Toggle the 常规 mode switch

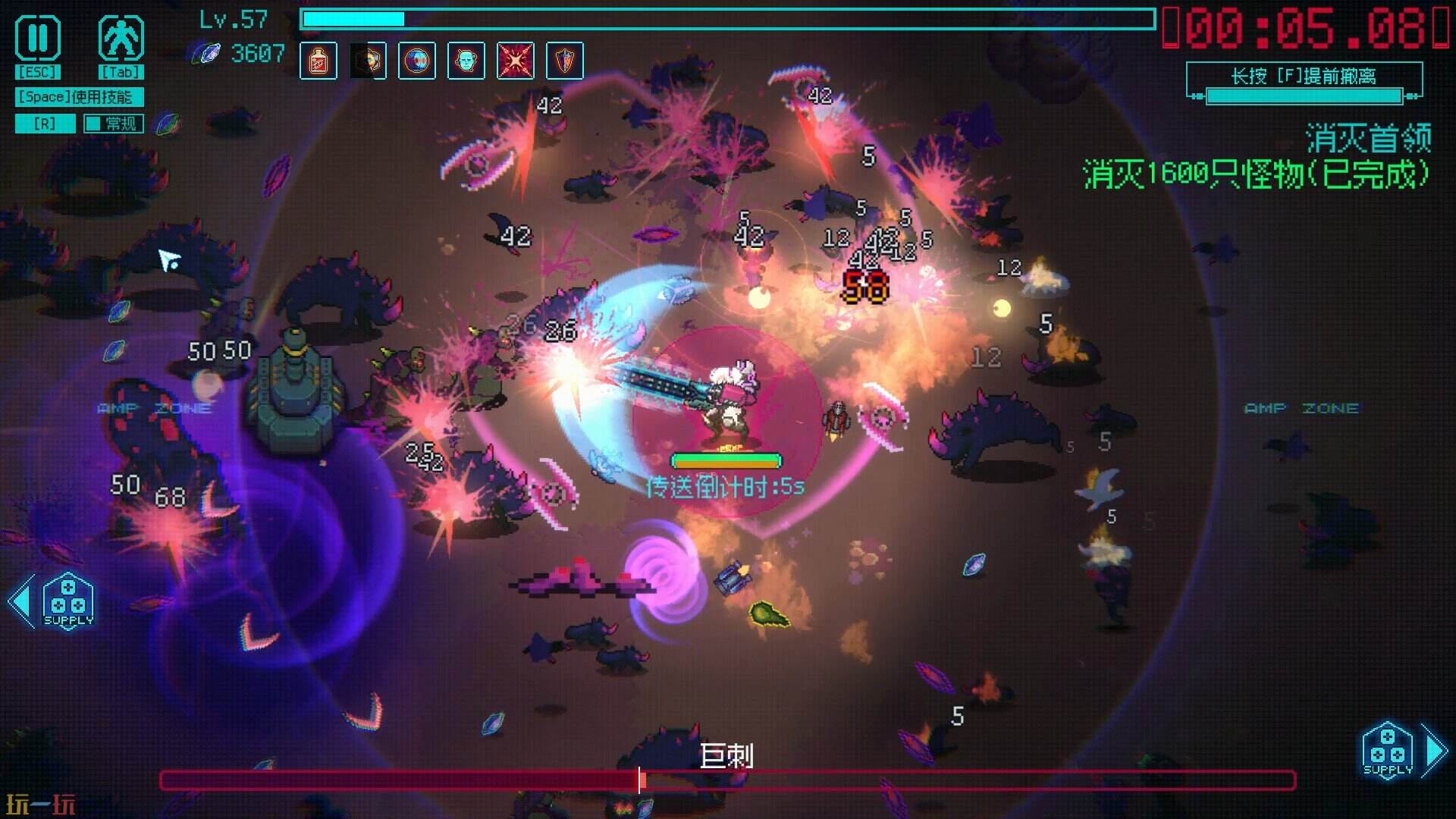tap(112, 123)
